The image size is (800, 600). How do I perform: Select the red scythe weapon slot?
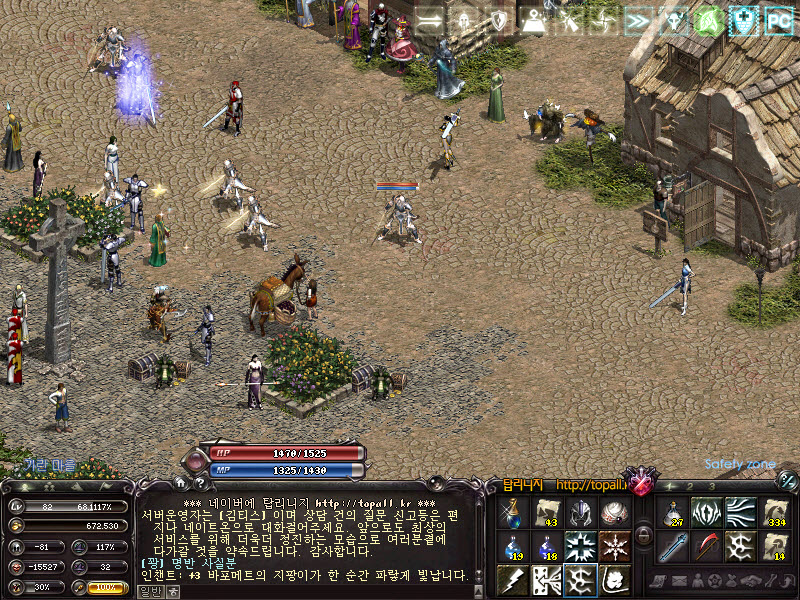[707, 546]
